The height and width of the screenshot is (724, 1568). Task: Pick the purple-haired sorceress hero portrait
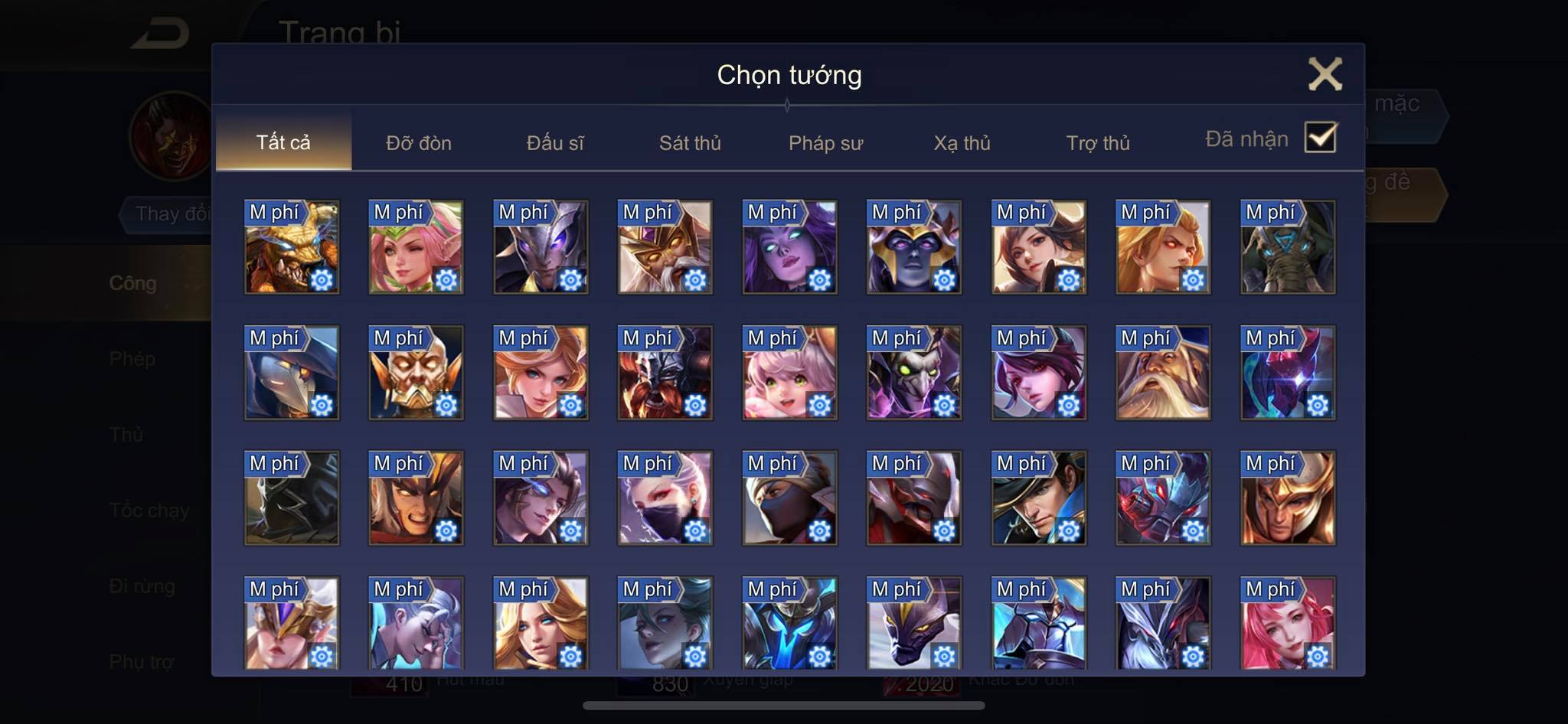pyautogui.click(x=789, y=247)
